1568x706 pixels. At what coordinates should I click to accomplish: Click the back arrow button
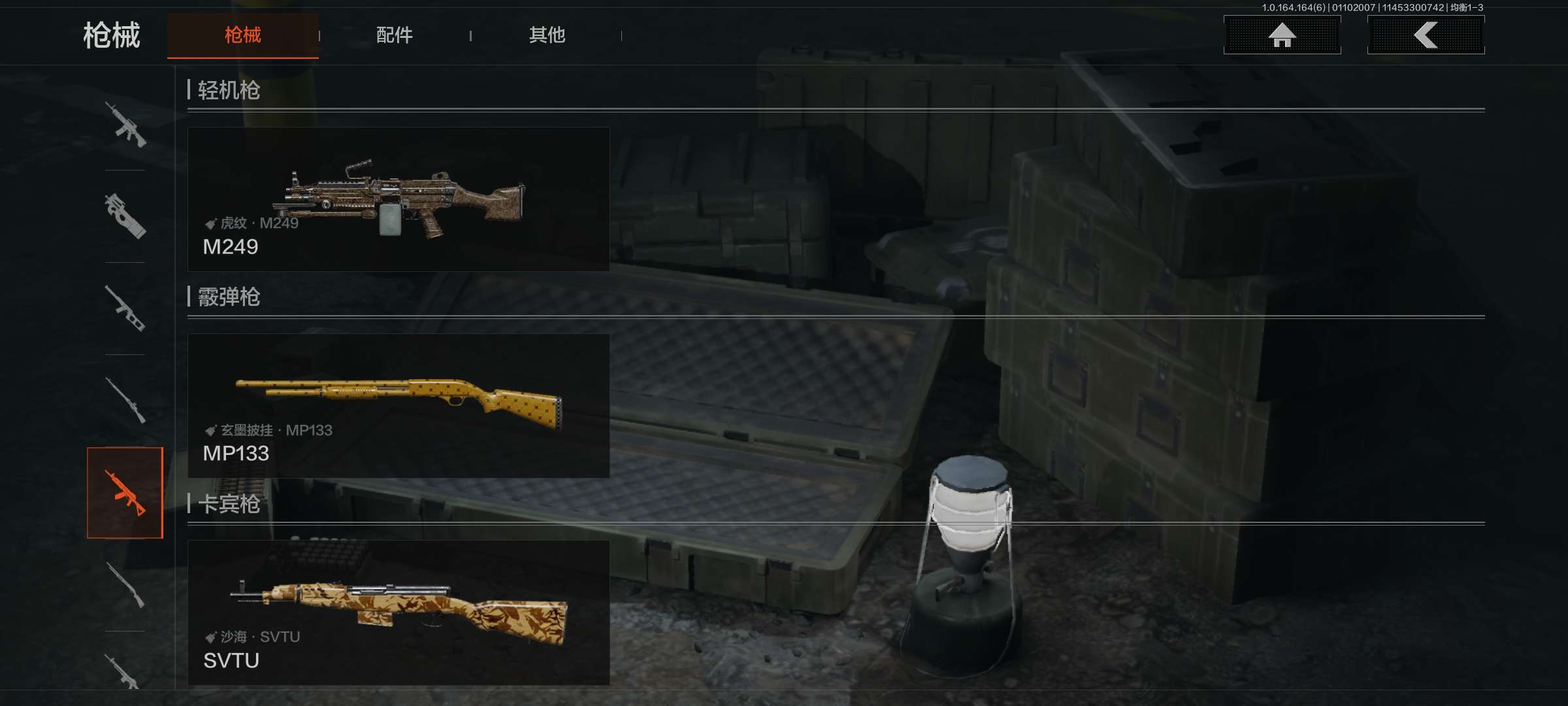click(x=1426, y=35)
